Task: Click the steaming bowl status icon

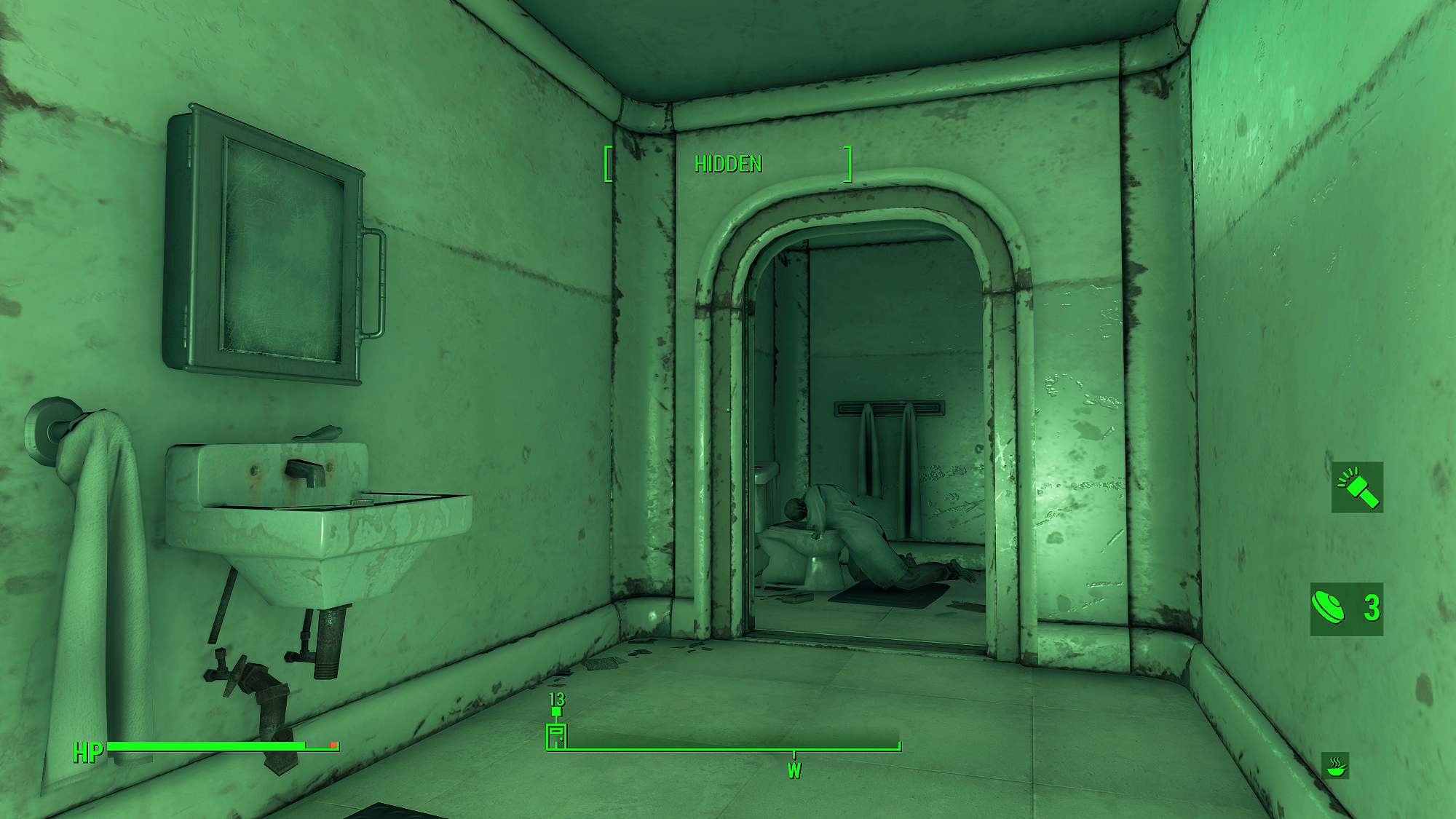Action: (1336, 766)
